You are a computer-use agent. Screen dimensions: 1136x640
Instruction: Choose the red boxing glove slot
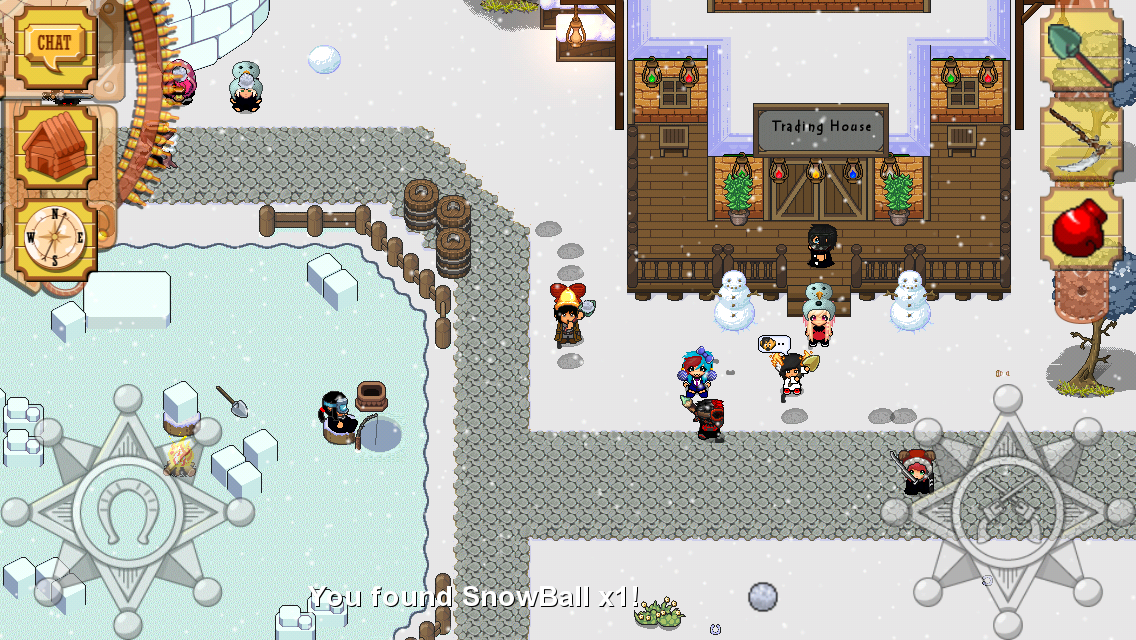point(1080,228)
